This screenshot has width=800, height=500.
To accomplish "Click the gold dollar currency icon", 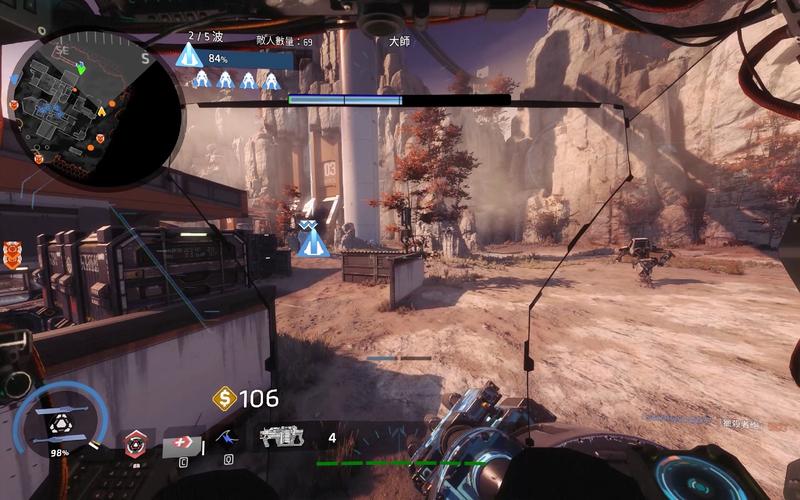I will (225, 399).
